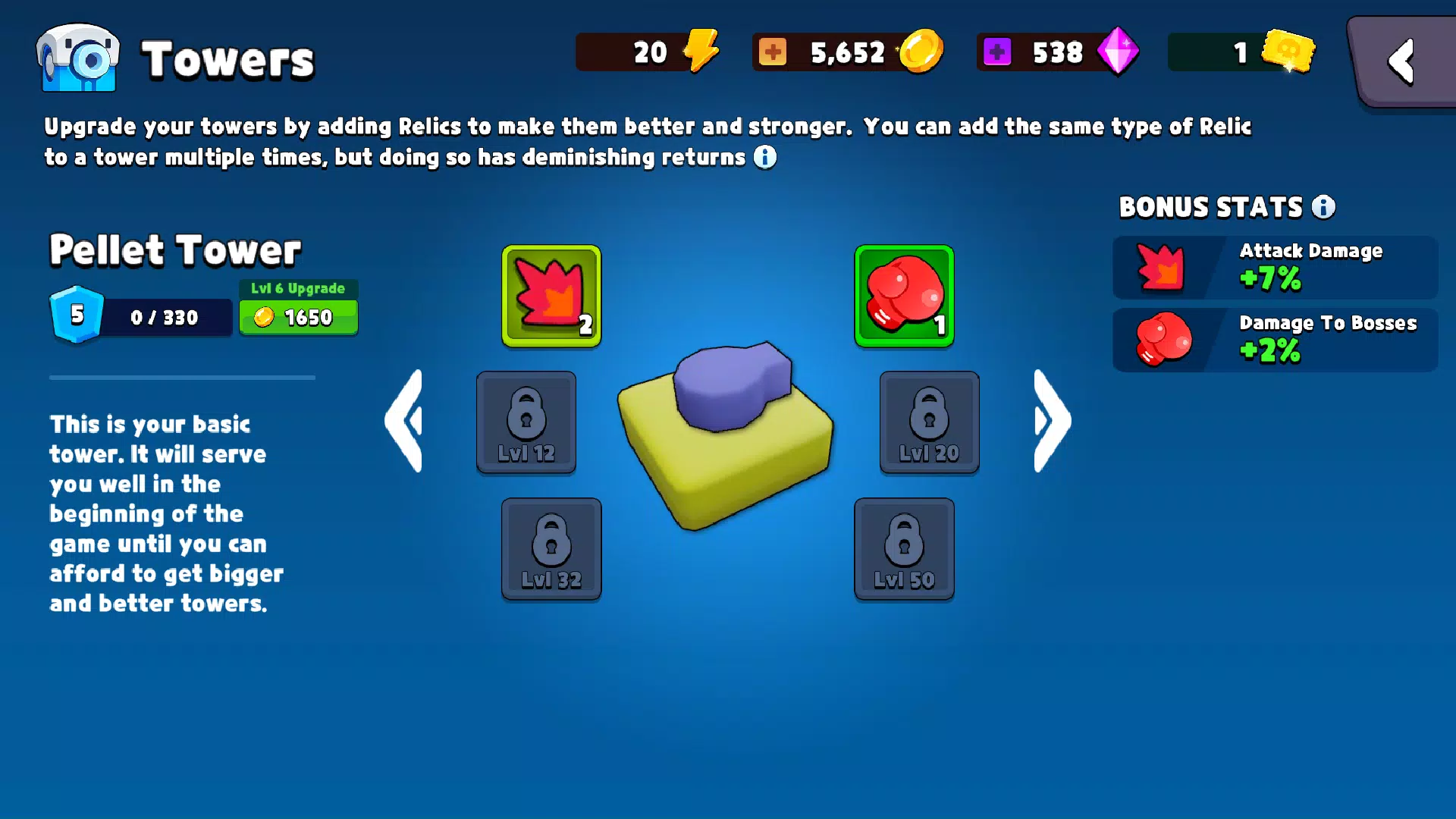View the Attack Damage +7% bonus stat

1274,267
